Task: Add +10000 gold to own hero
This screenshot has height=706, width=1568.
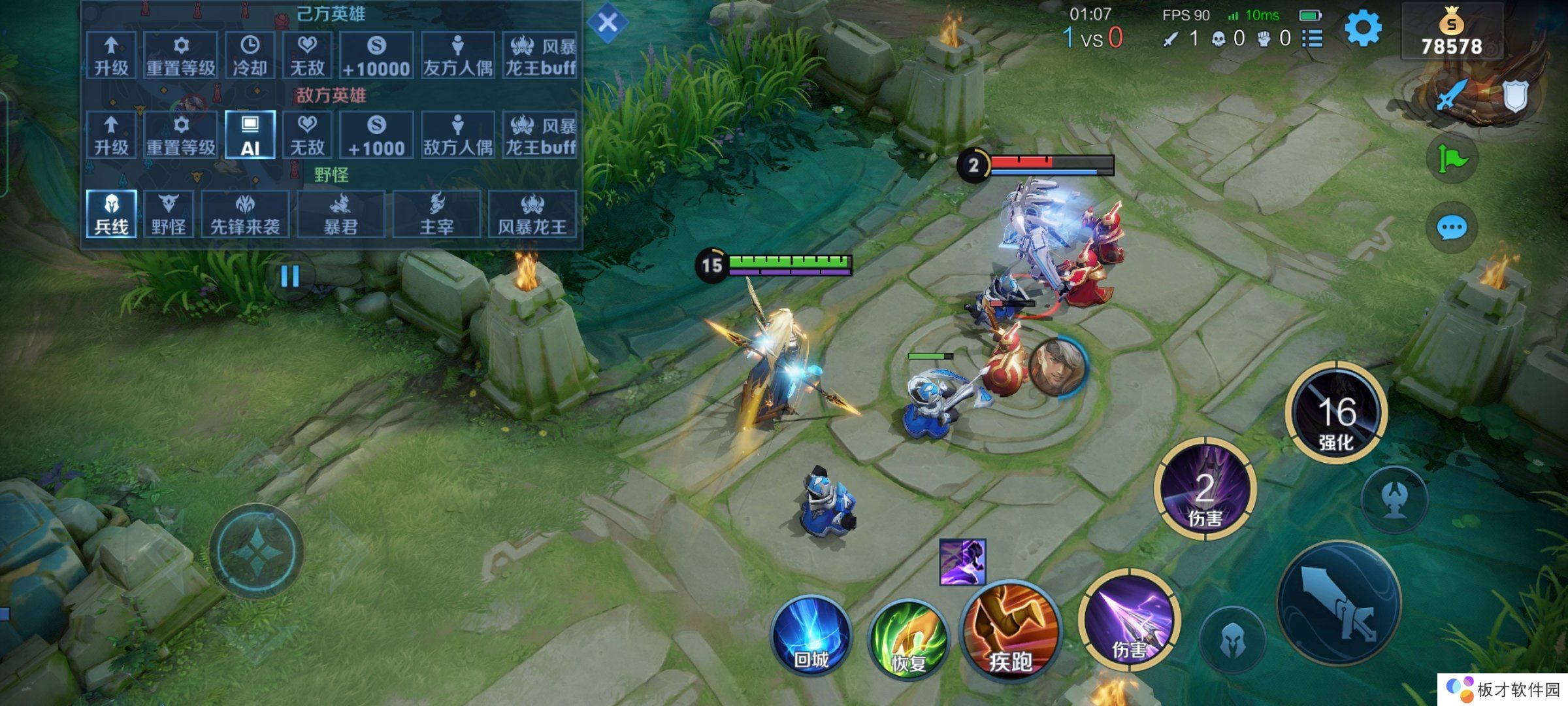Action: coord(376,56)
